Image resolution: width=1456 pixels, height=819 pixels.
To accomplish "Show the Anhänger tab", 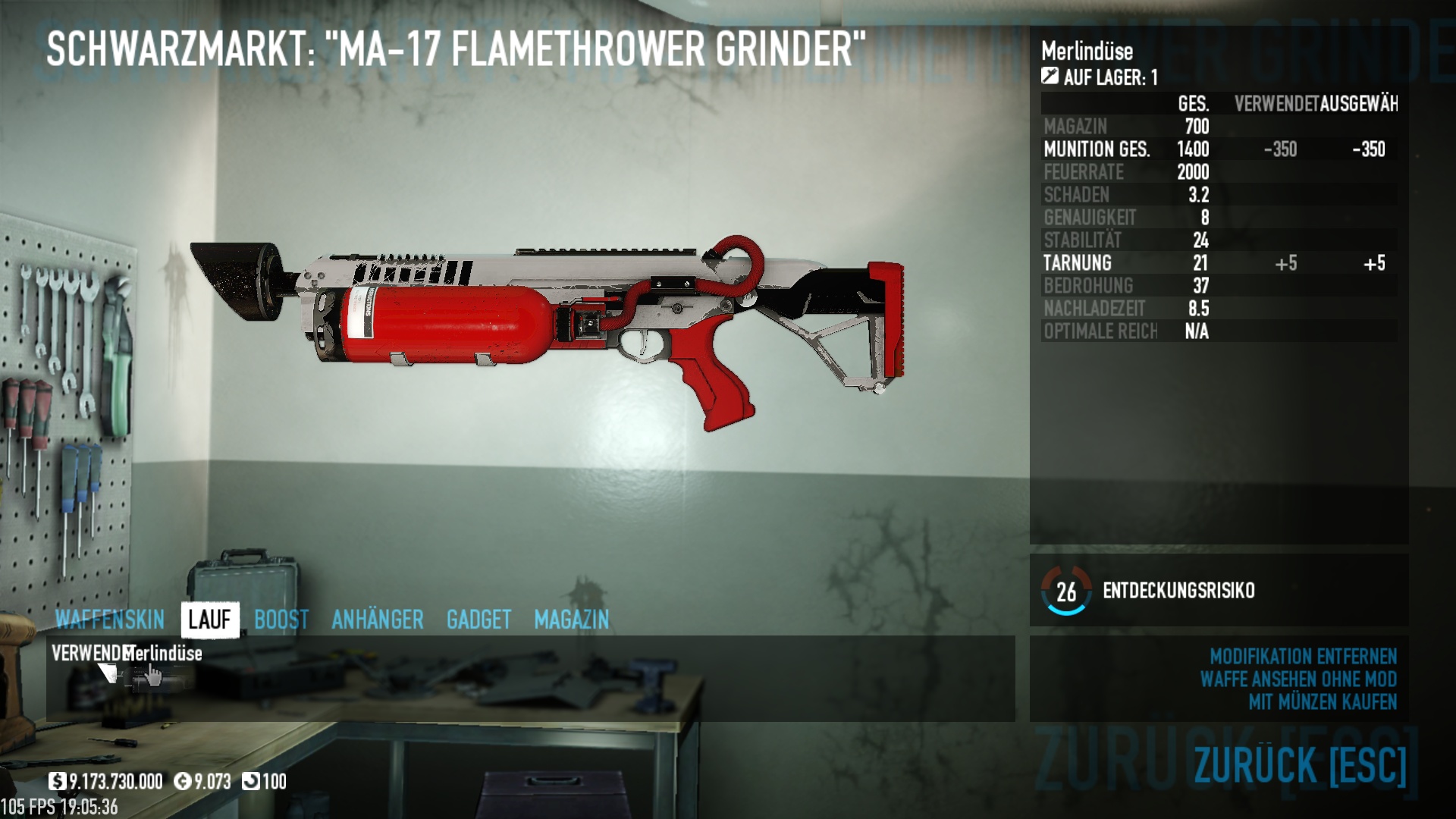I will [x=377, y=620].
